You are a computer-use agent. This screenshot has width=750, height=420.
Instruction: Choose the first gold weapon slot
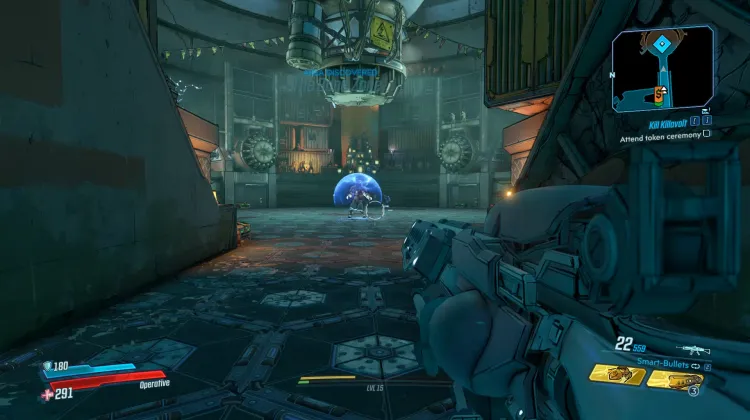click(x=617, y=374)
